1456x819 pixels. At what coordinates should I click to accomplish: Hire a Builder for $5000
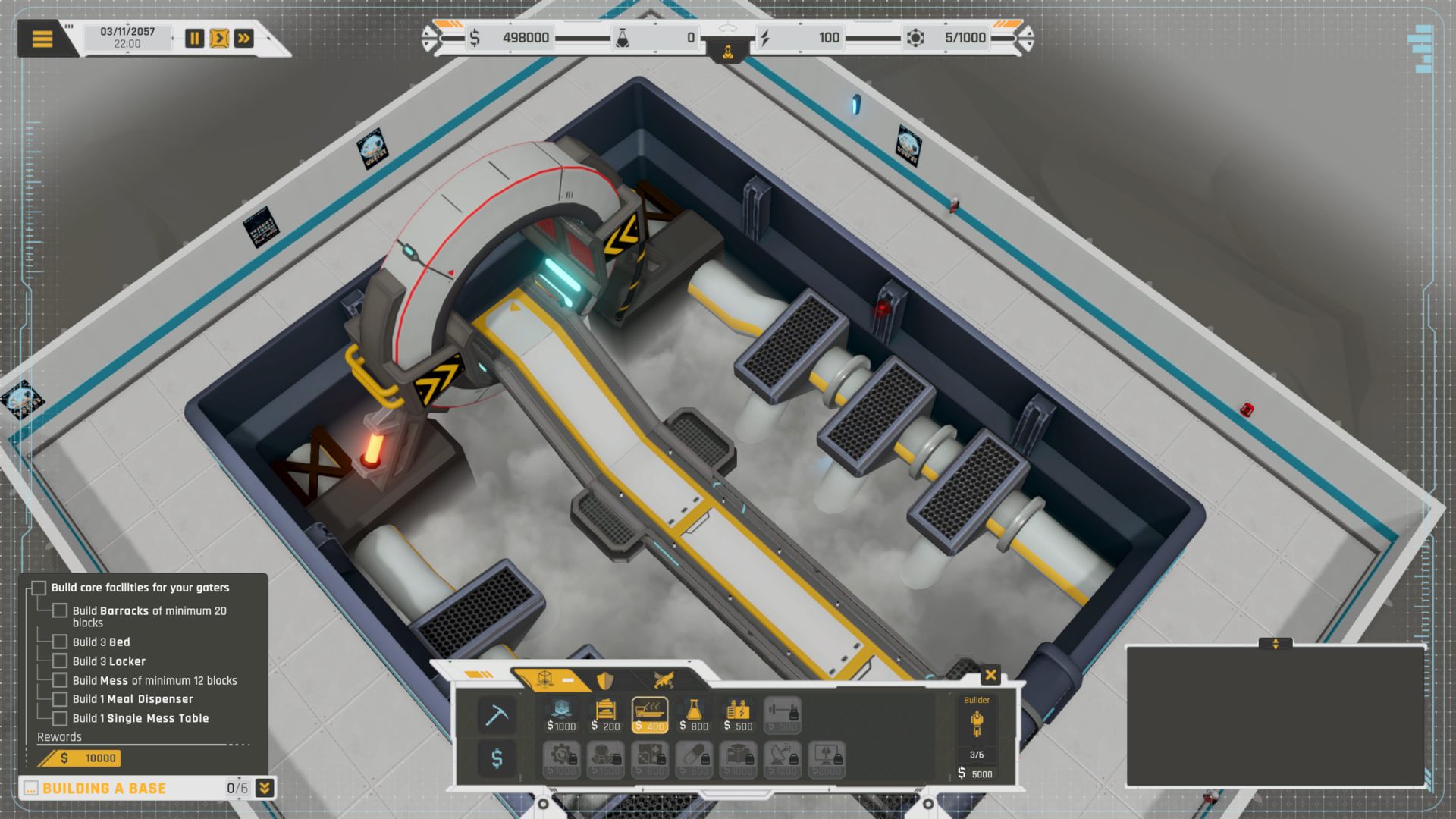977,736
